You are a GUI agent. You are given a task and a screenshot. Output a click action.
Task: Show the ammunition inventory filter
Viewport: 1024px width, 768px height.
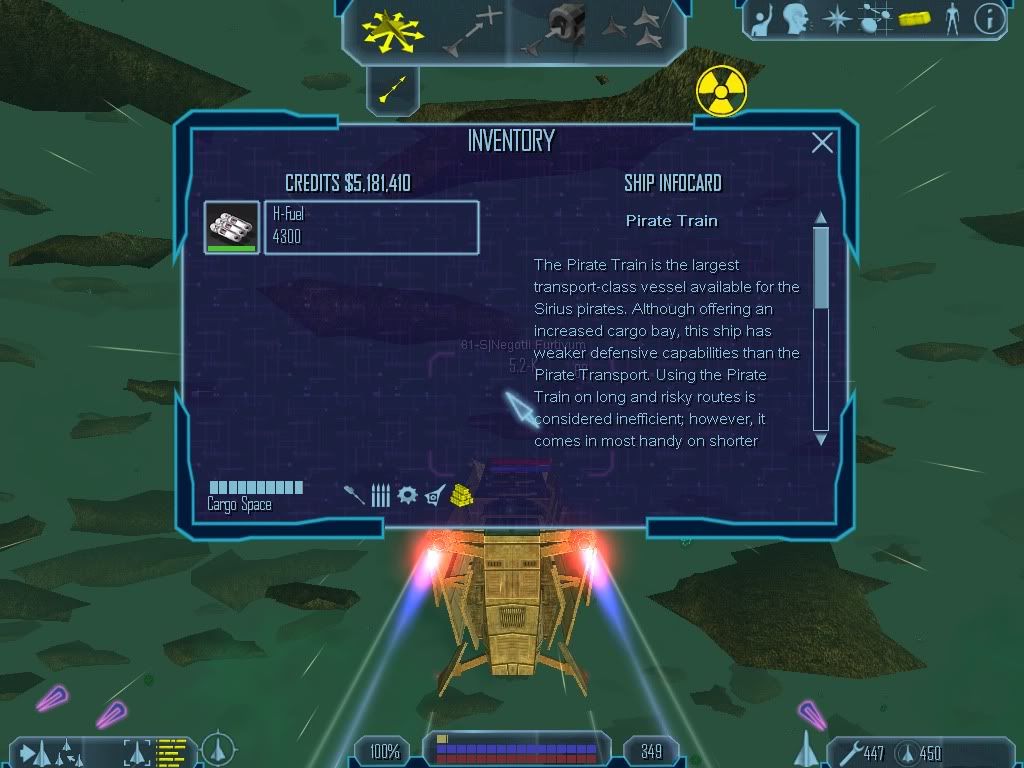tap(380, 495)
